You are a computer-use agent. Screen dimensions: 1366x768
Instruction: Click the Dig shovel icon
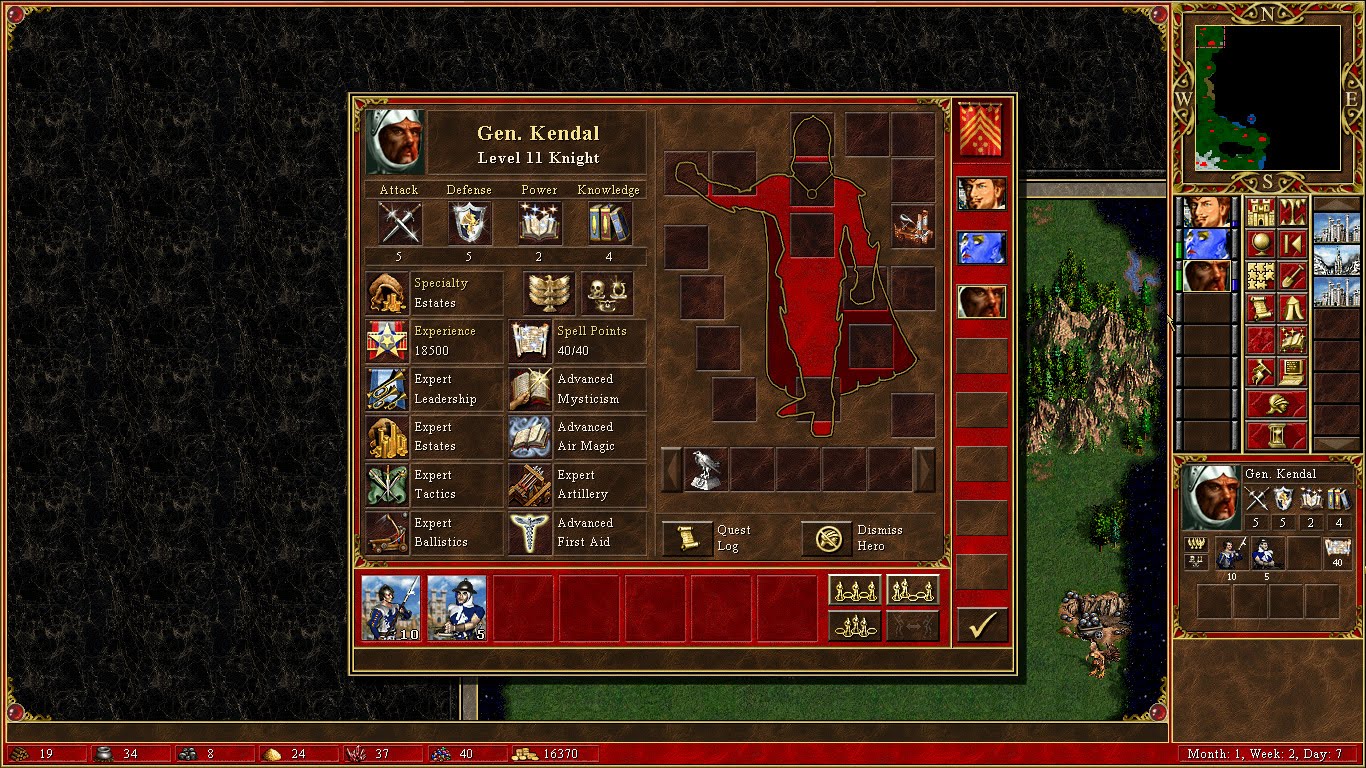pos(1291,275)
